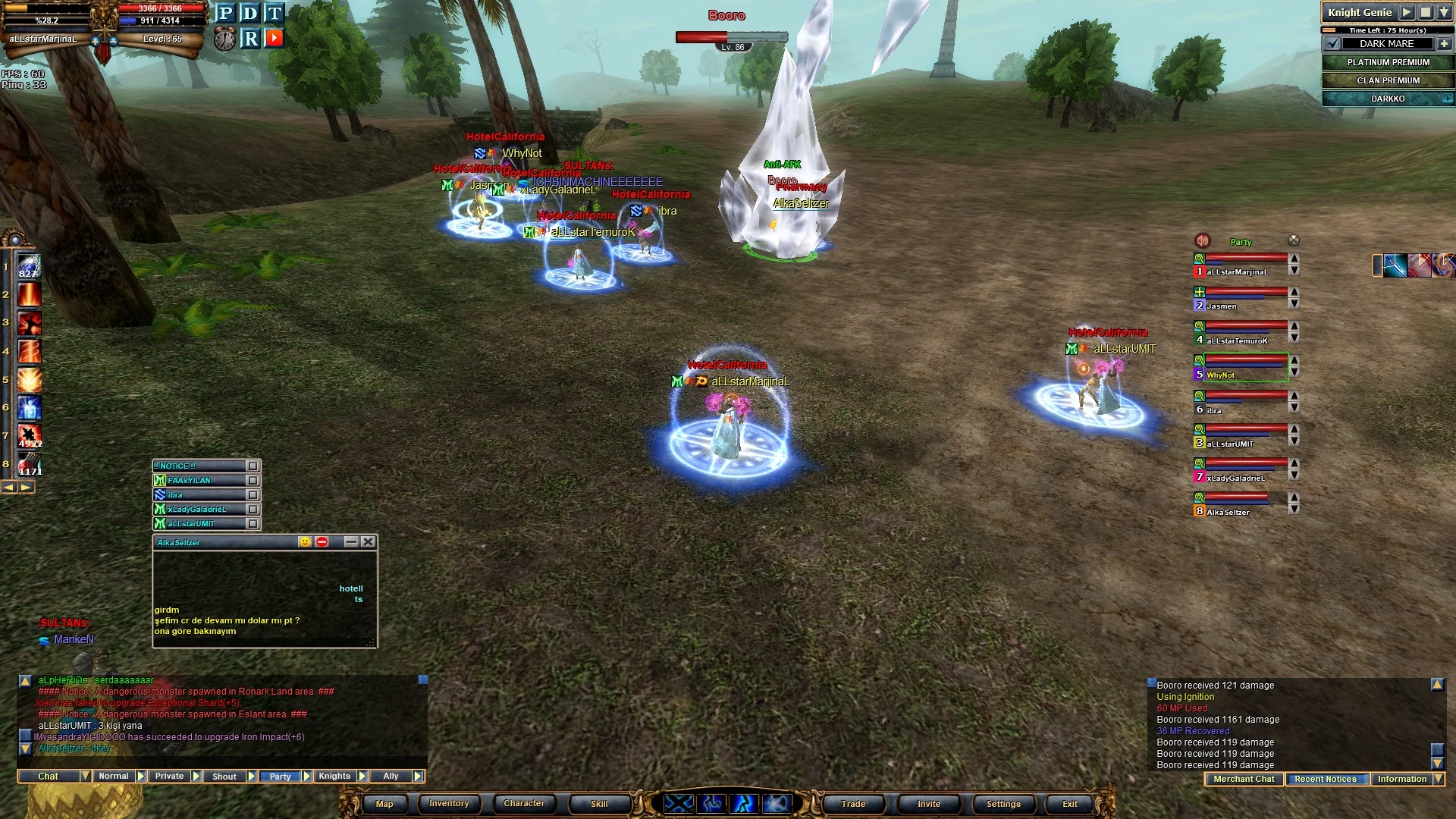The width and height of the screenshot is (1456, 819).
Task: Open the Merchant Chat tab
Action: point(1244,780)
